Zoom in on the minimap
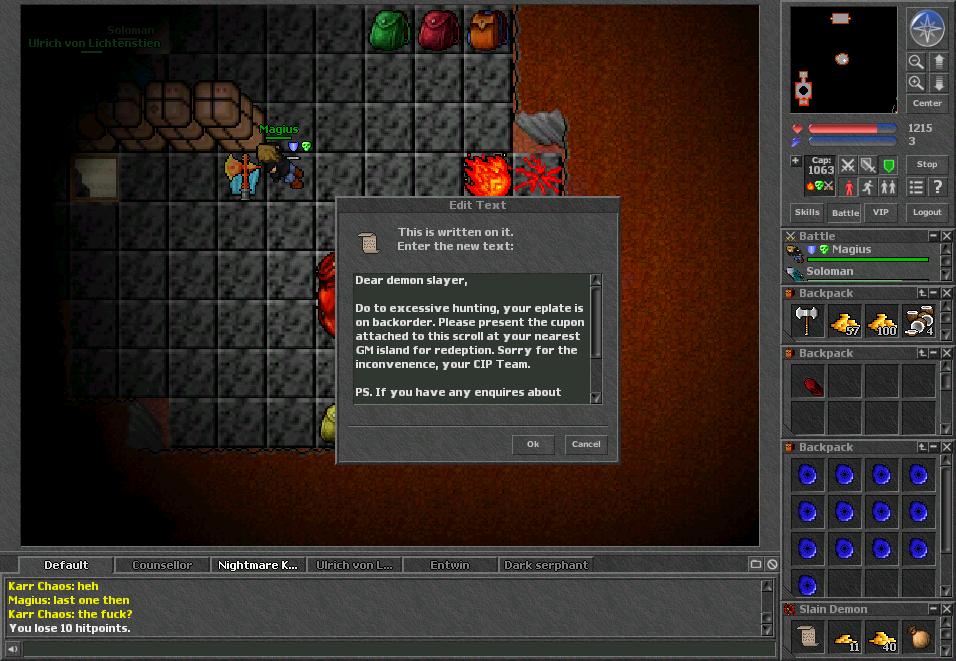This screenshot has width=956, height=661. click(x=916, y=83)
